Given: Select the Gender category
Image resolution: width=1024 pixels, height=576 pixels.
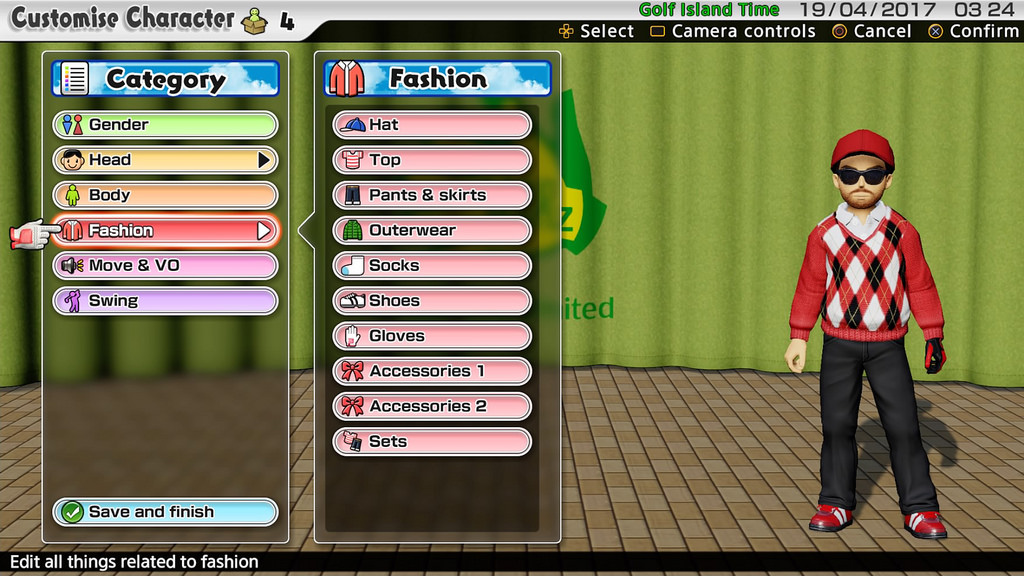Looking at the screenshot, I should [165, 125].
